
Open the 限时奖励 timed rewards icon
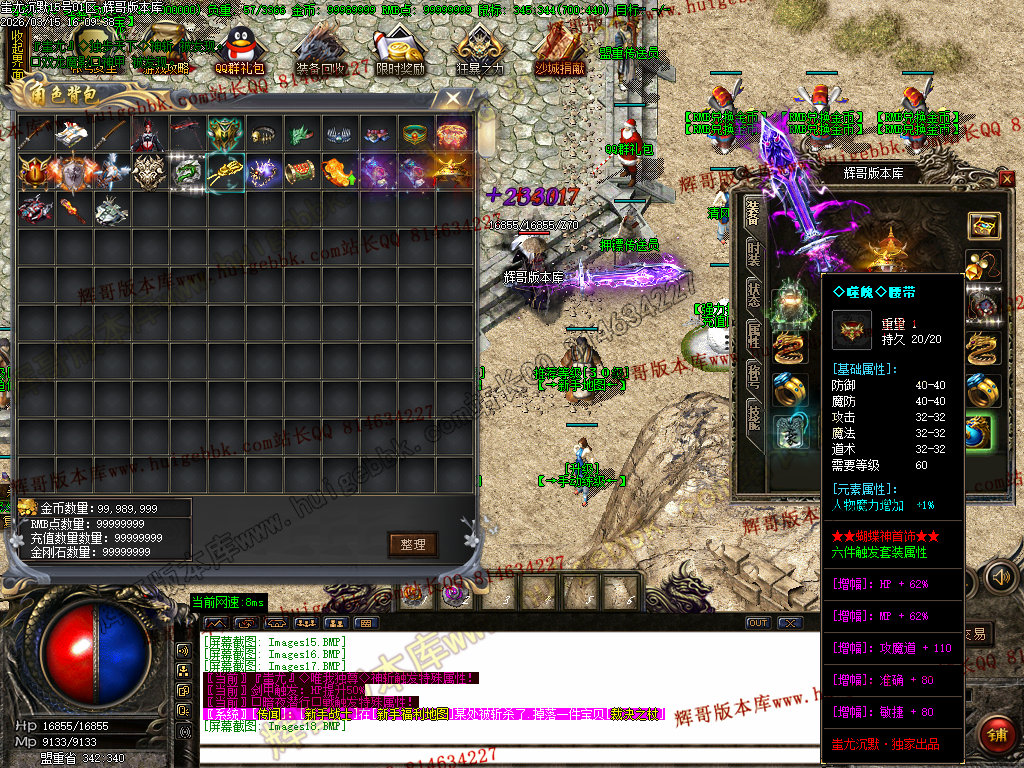(398, 52)
